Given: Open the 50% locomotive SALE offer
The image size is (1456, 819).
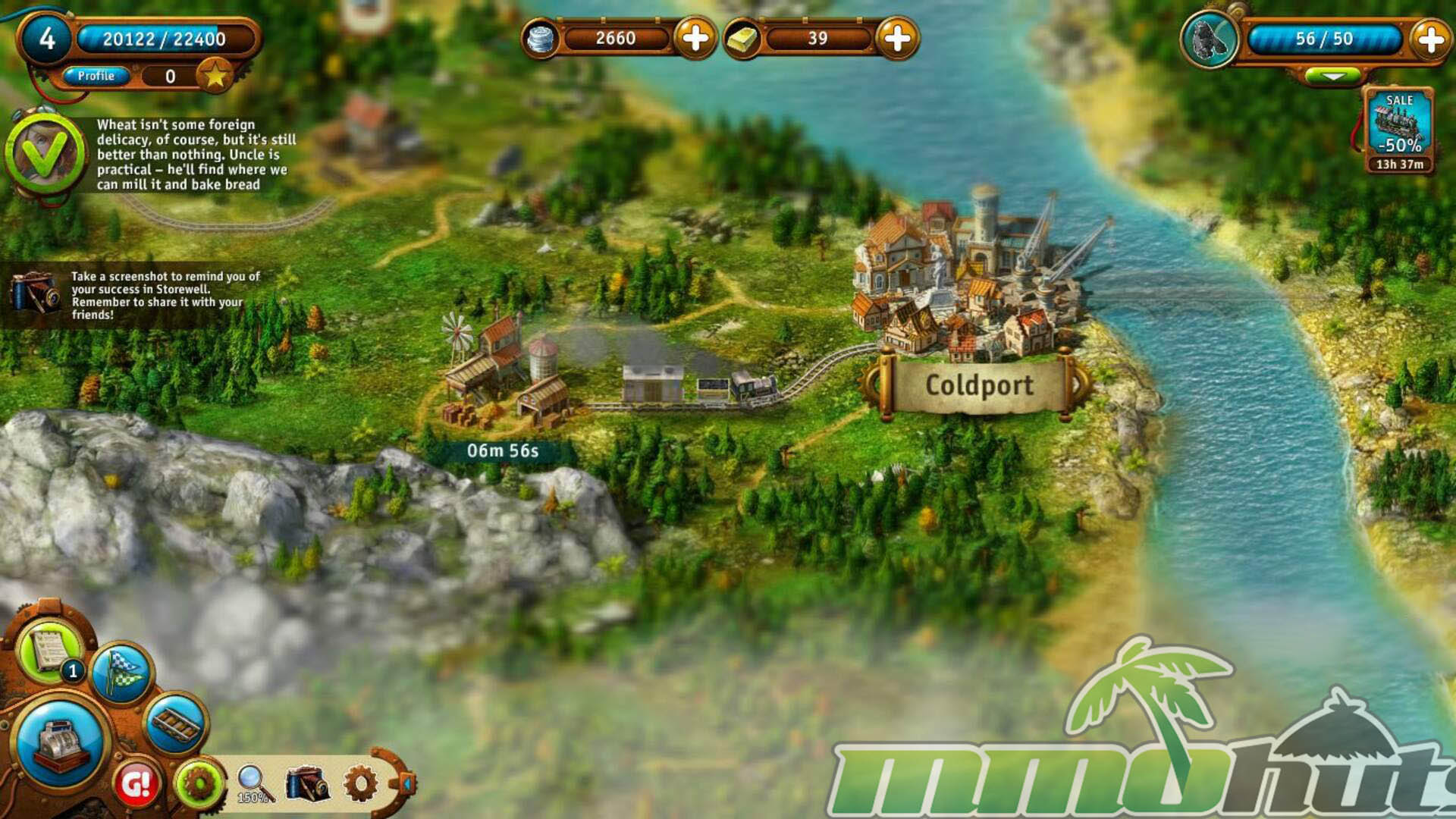Looking at the screenshot, I should pos(1399,130).
